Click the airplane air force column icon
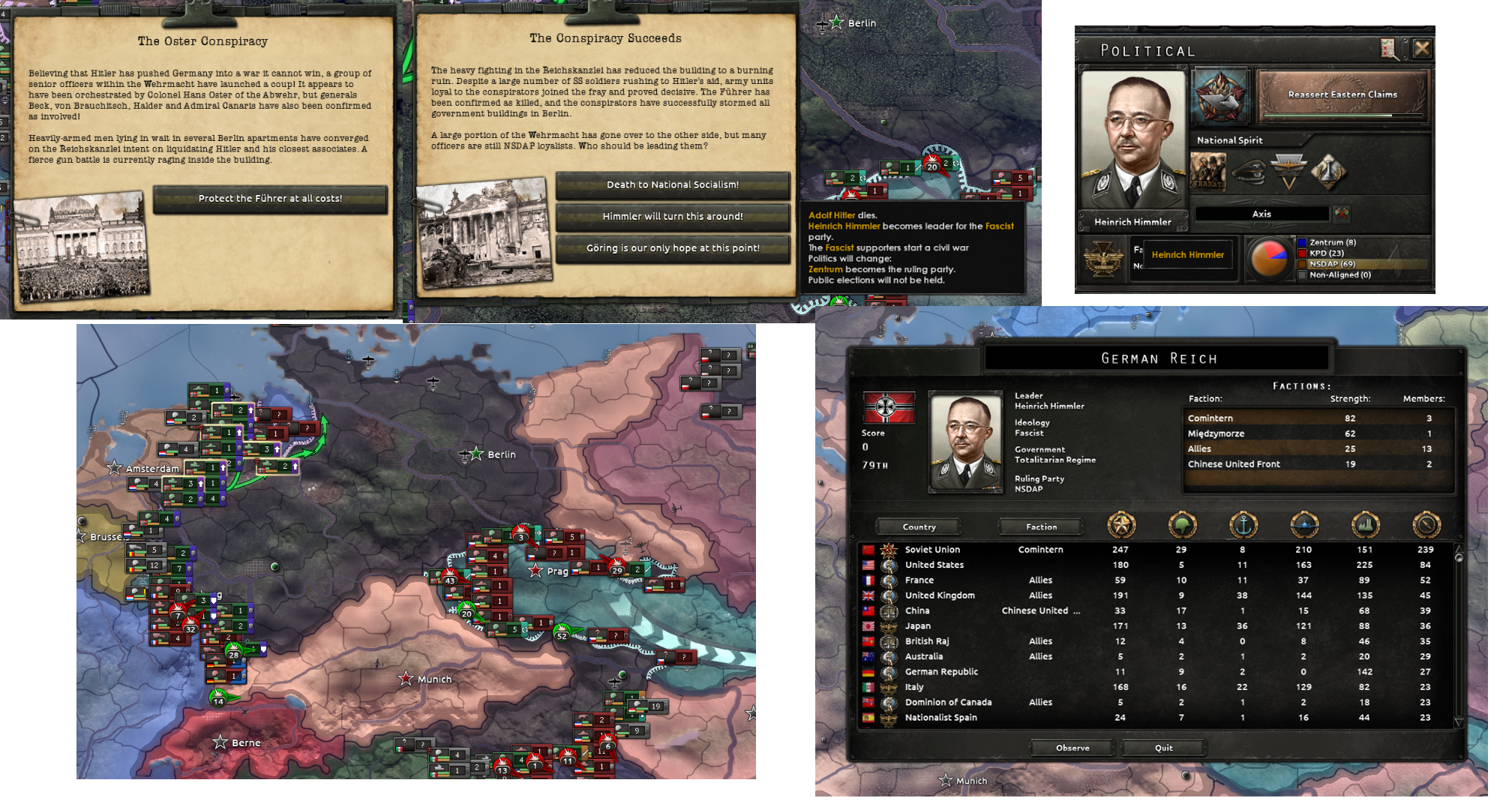This screenshot has height=810, width=1512. point(1304,526)
